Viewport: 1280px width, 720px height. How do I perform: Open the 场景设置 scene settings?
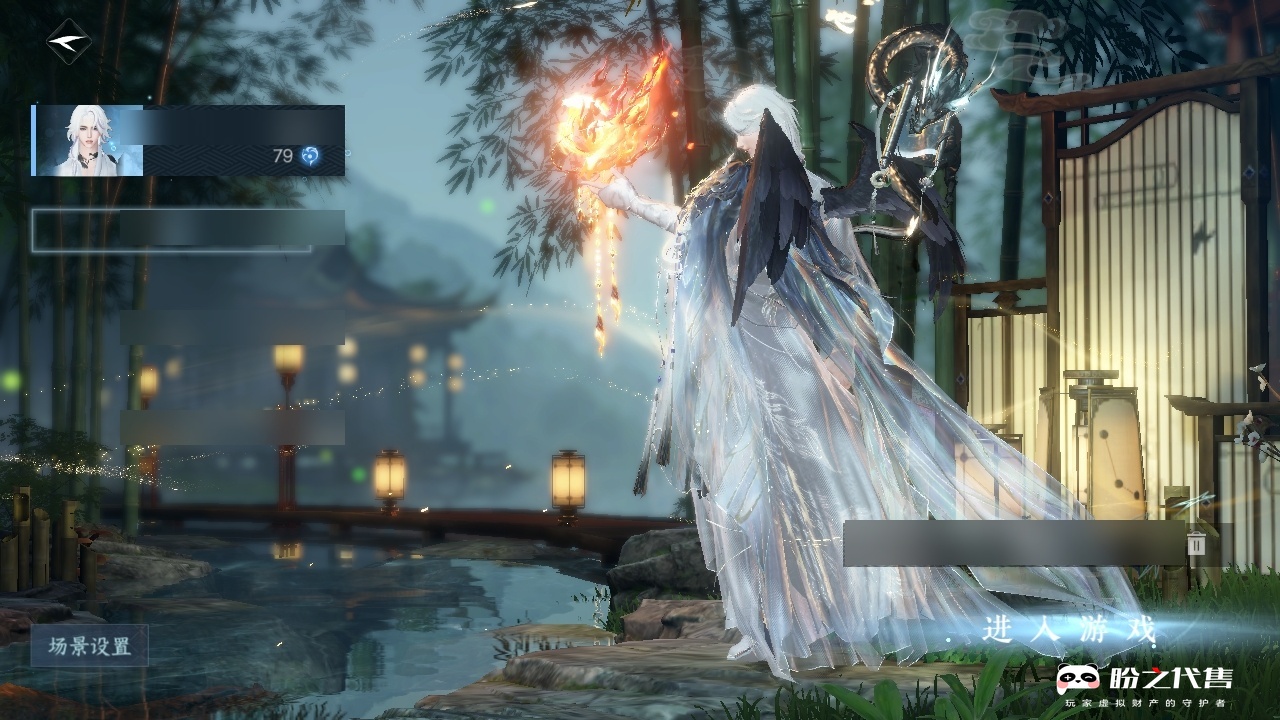tap(89, 646)
